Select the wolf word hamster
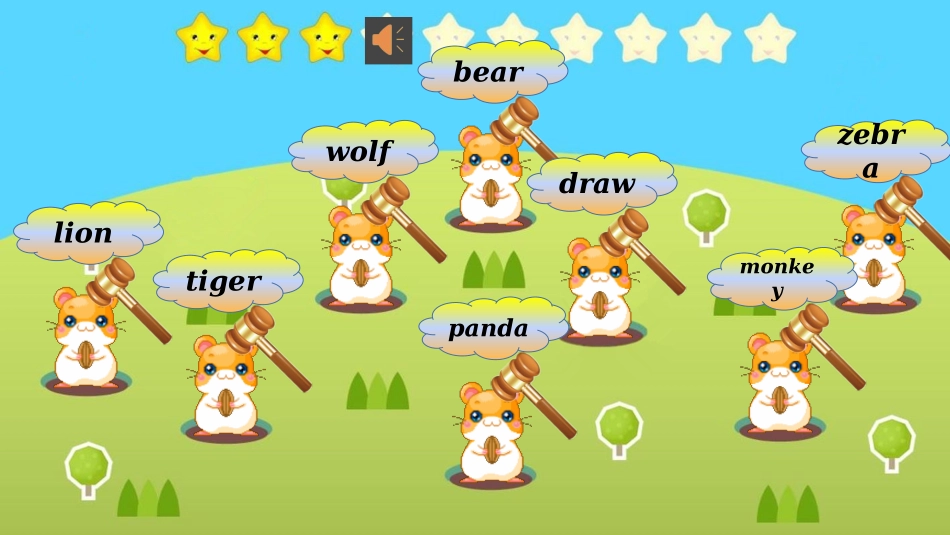950x535 pixels. click(x=359, y=260)
